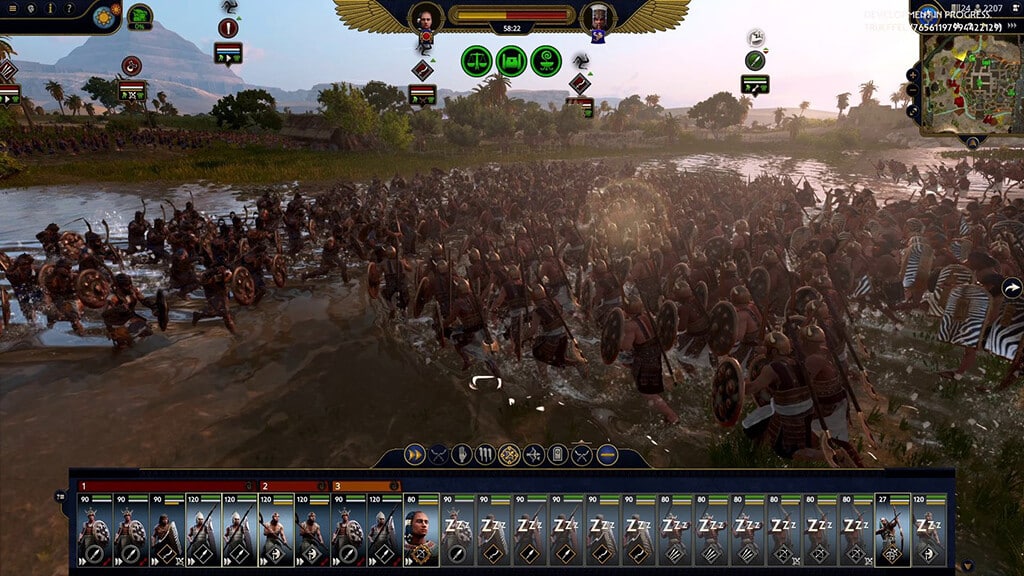The height and width of the screenshot is (576, 1024).
Task: Open the help question mark icon
Action: (x=68, y=9)
